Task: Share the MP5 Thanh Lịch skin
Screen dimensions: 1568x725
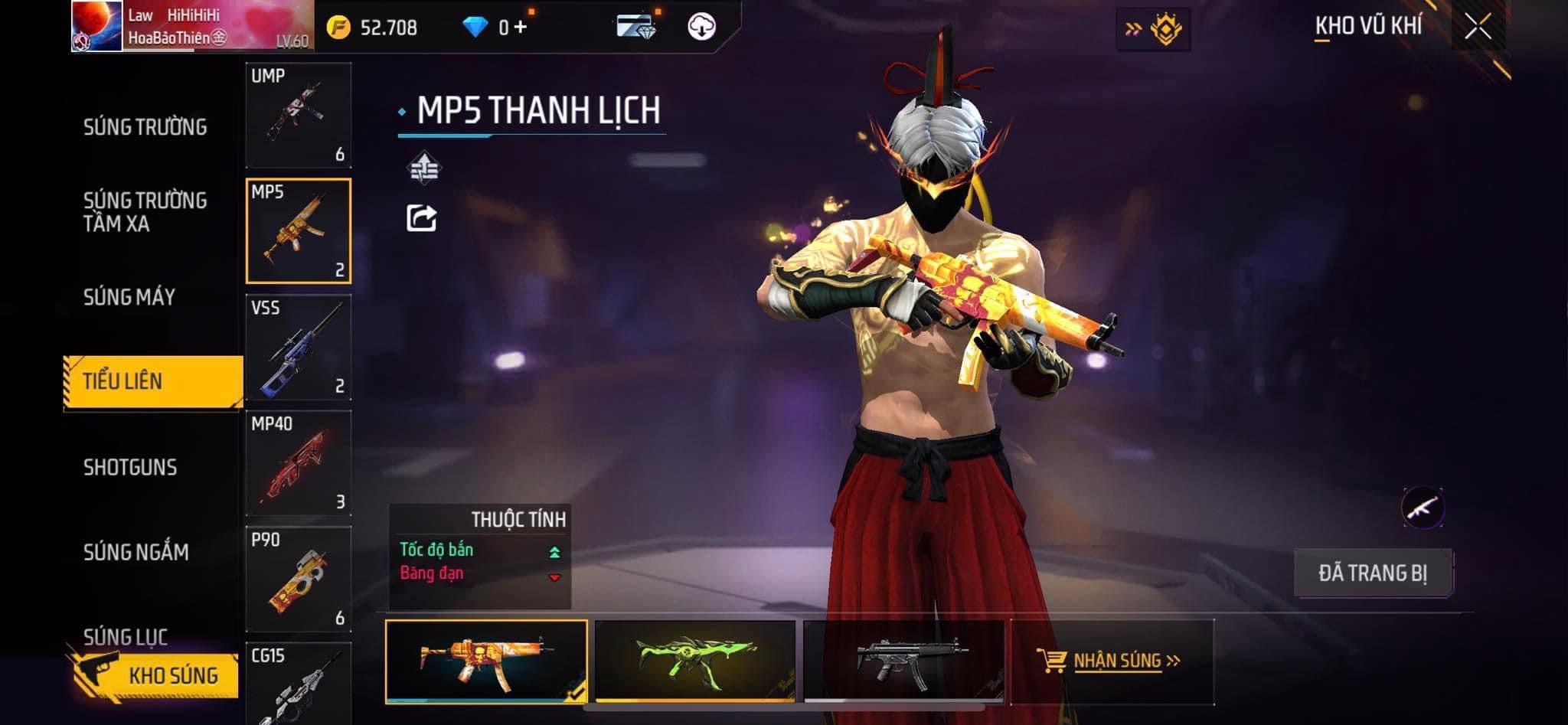Action: 421,218
